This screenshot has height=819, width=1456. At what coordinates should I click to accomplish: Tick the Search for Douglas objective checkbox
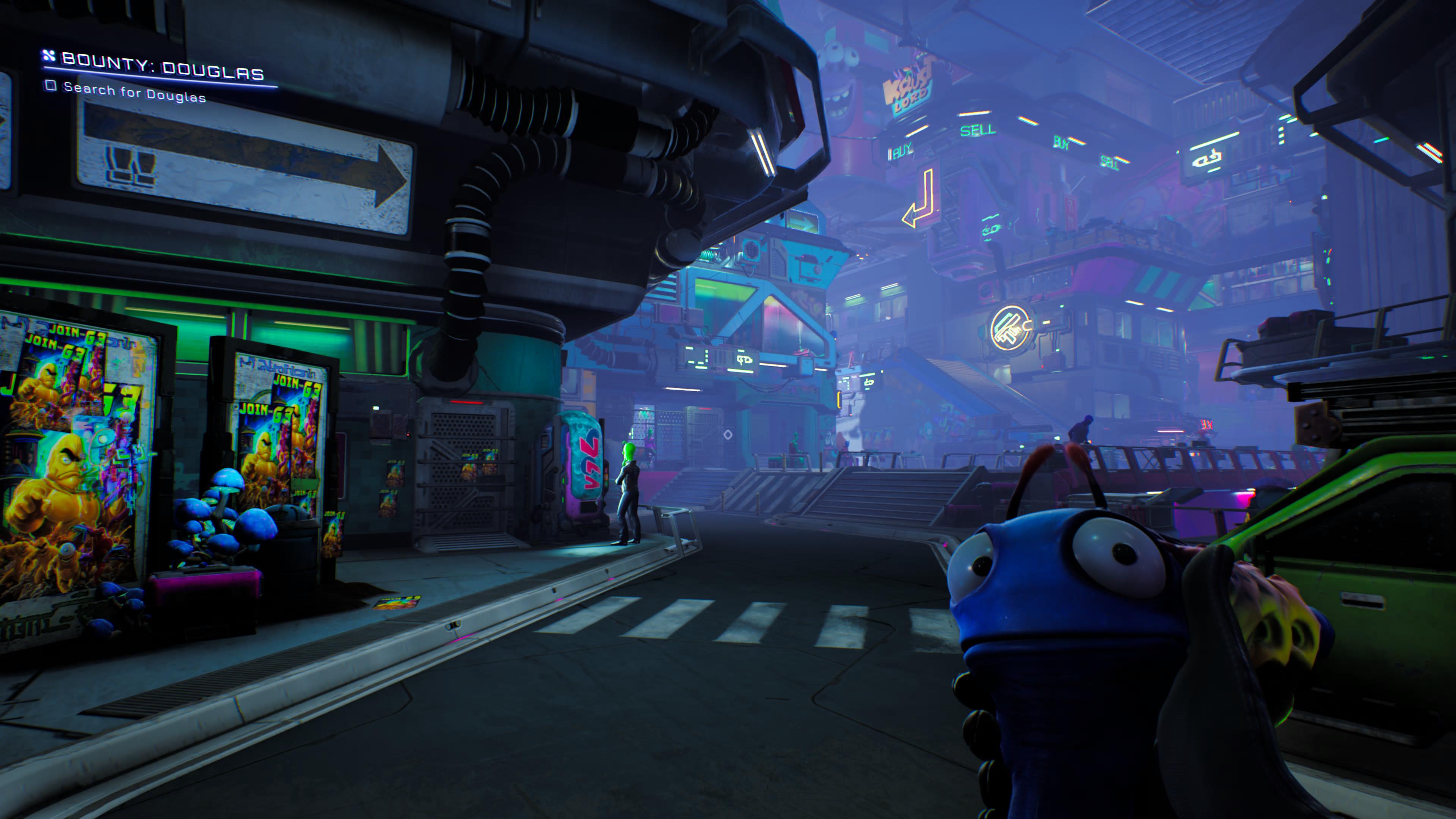click(51, 85)
